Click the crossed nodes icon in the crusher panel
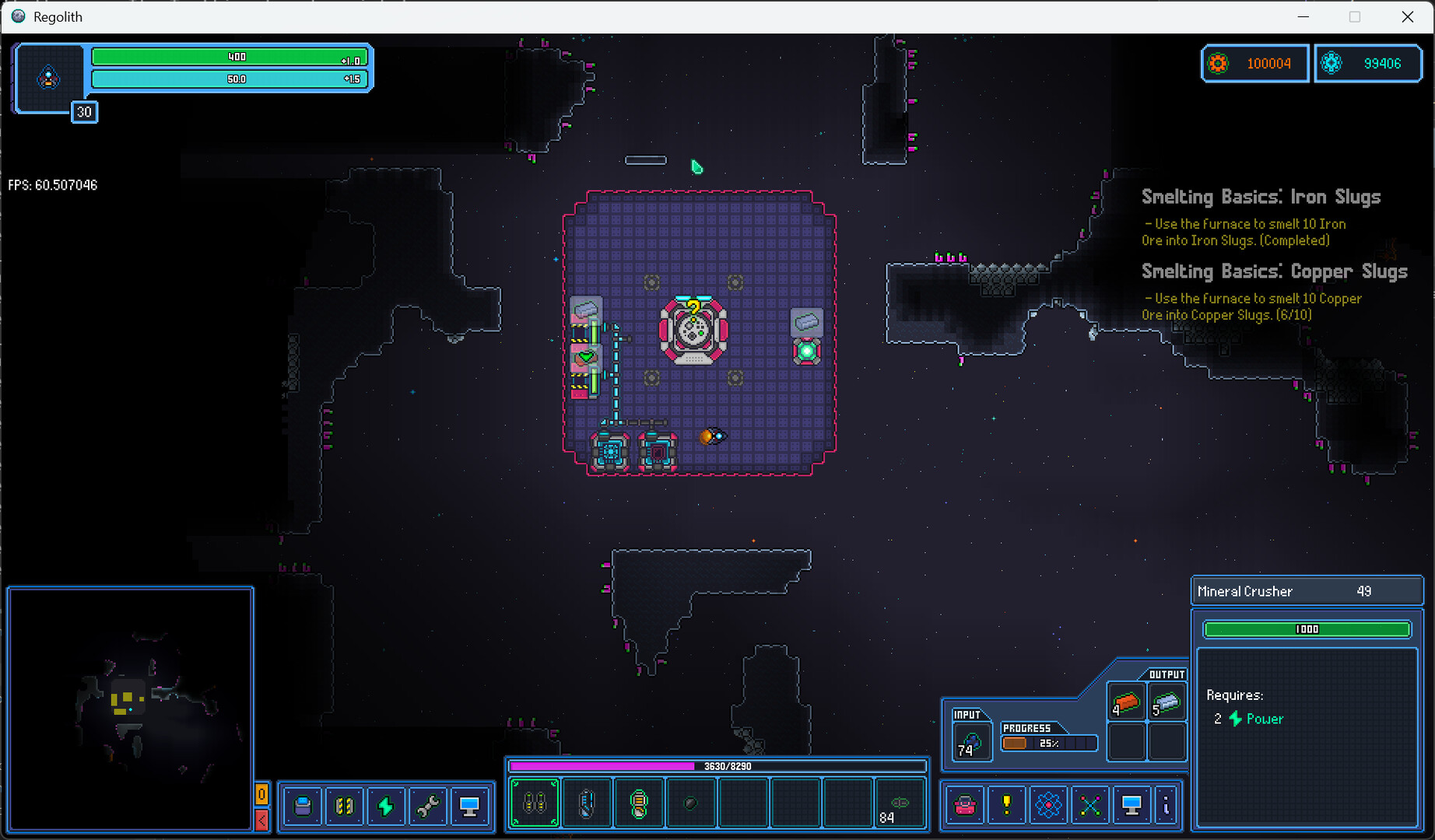The width and height of the screenshot is (1435, 840). click(1090, 804)
